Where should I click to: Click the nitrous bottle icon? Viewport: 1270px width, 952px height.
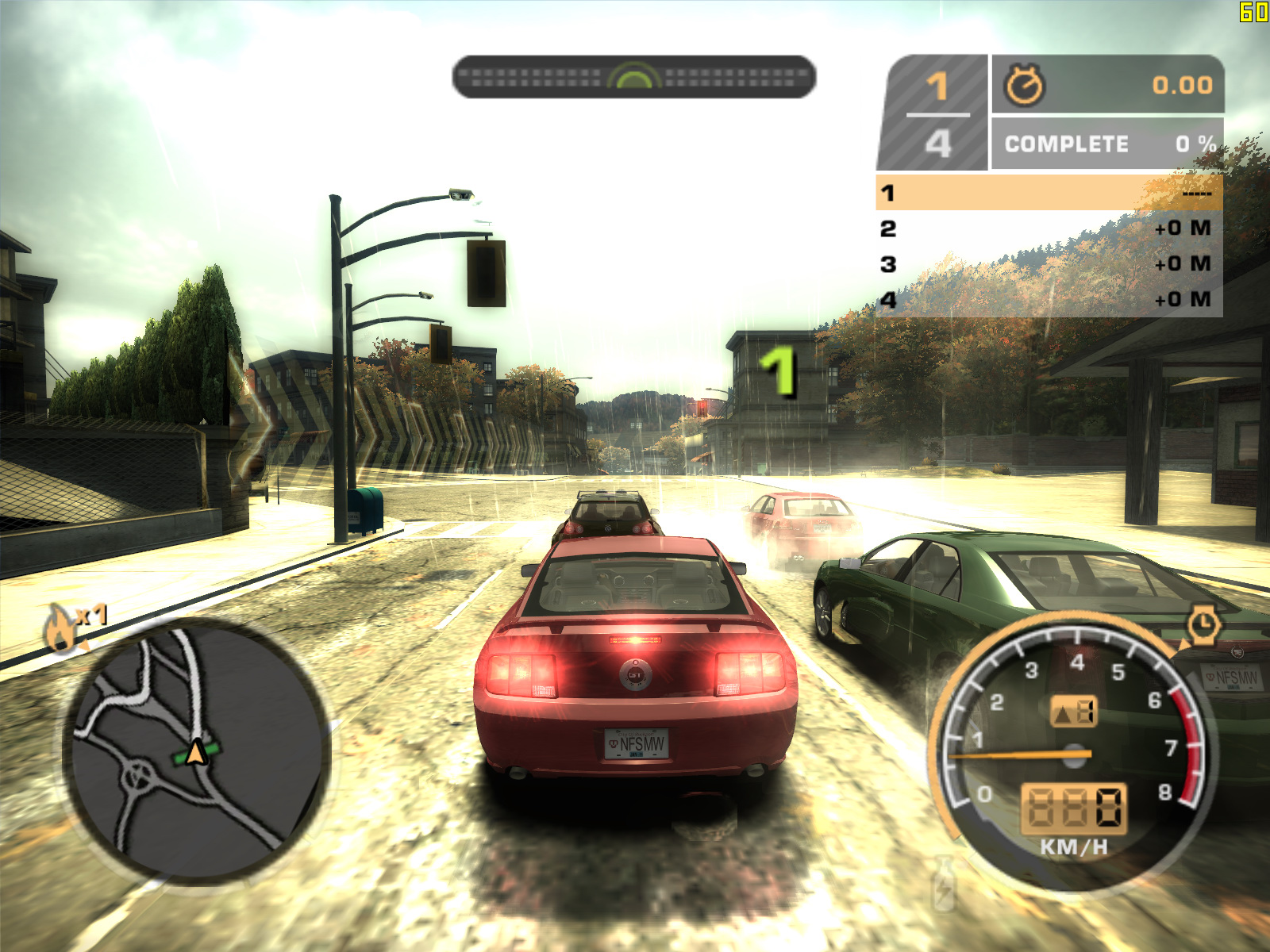pos(945,882)
